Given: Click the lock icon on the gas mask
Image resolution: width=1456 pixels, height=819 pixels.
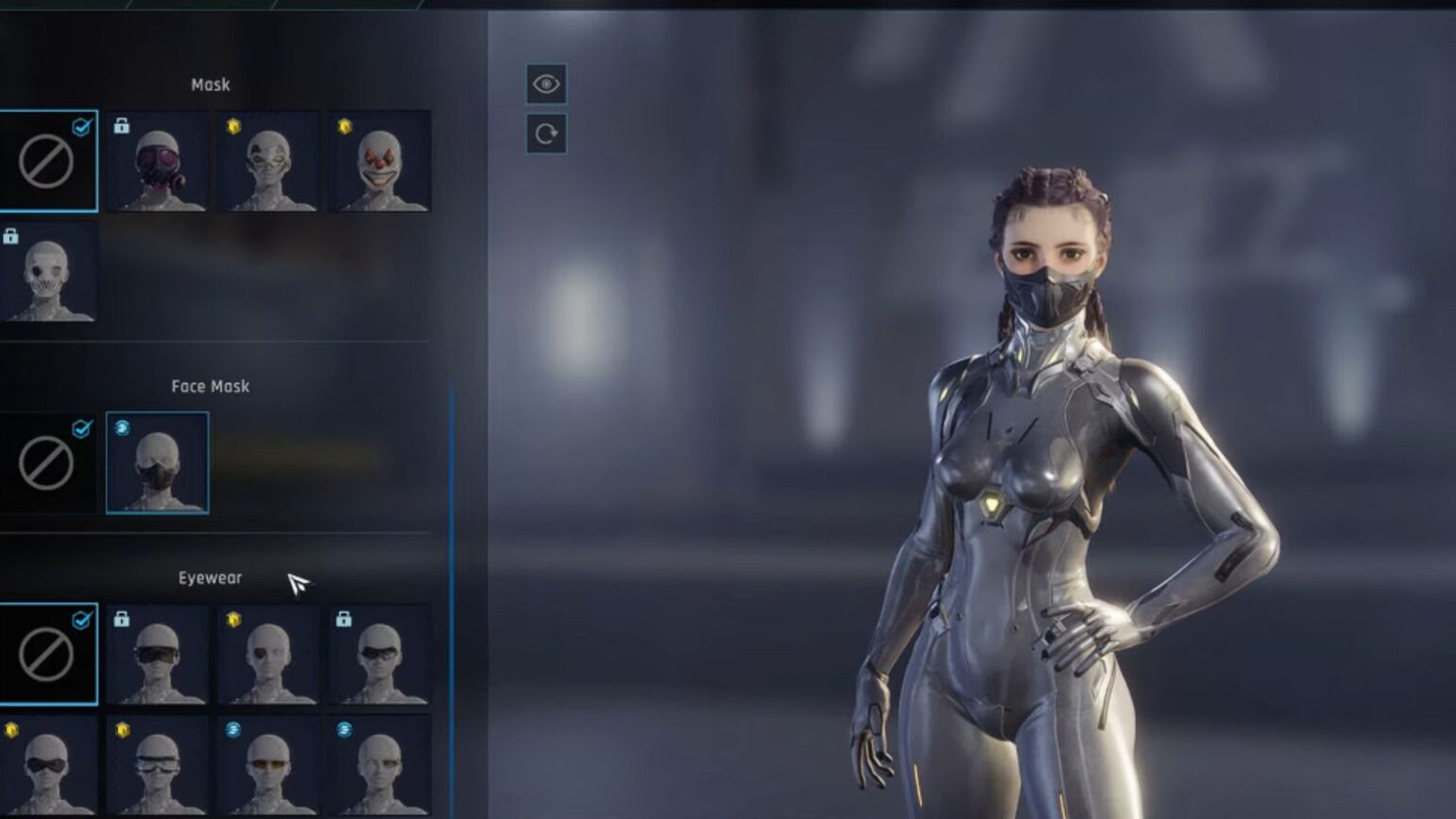Looking at the screenshot, I should (121, 125).
